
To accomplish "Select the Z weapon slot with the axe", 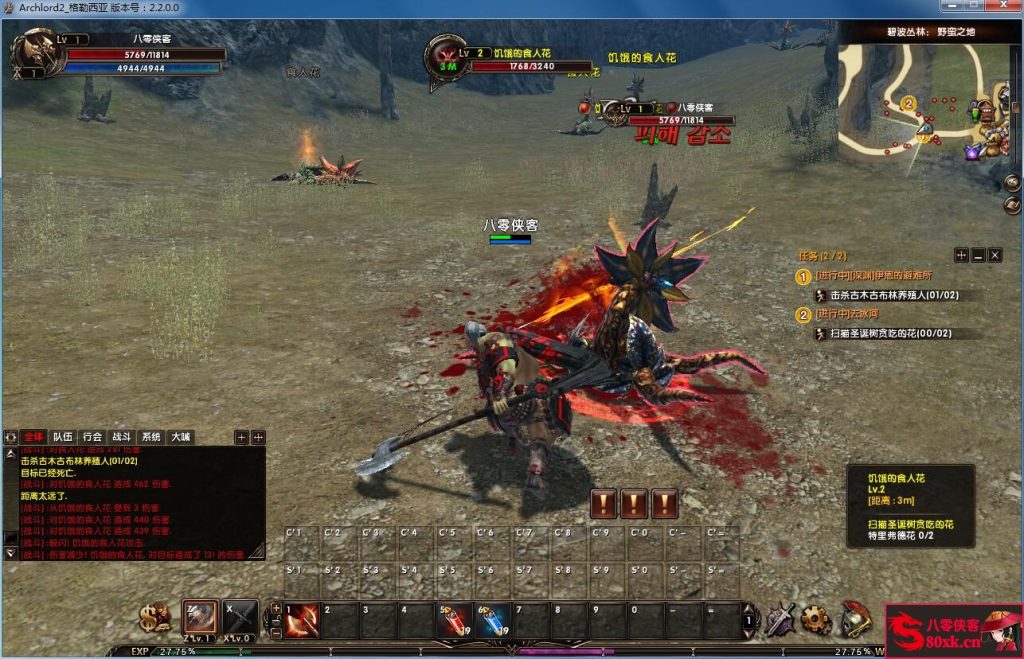I will click(x=200, y=617).
